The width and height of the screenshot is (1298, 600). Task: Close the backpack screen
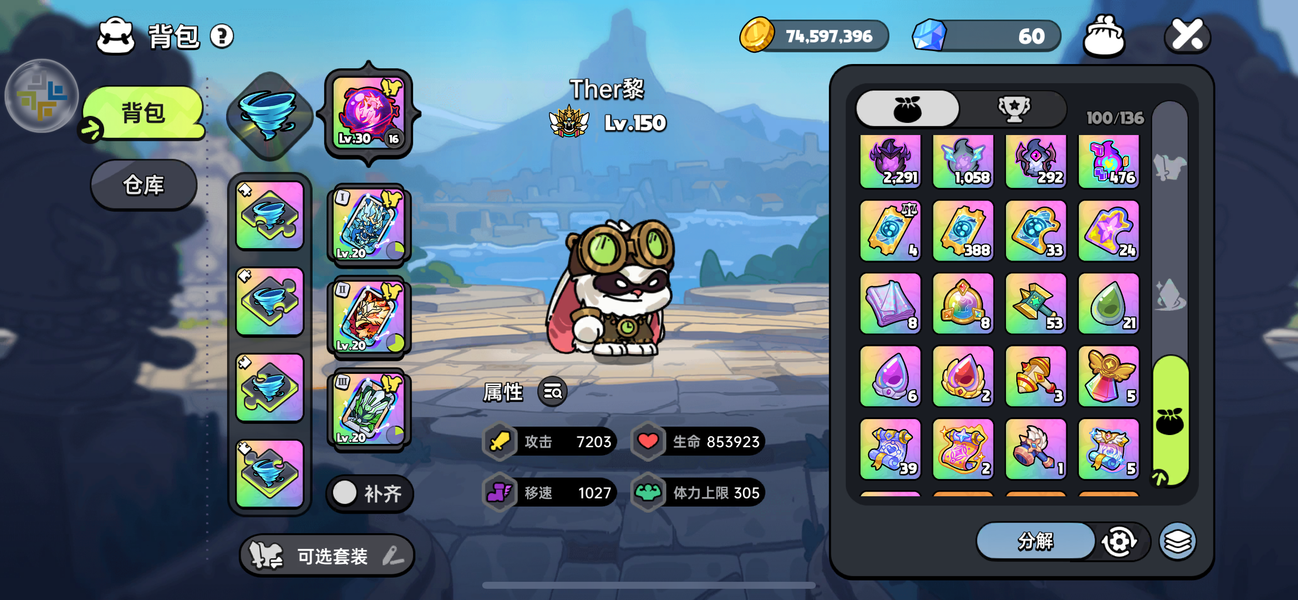tap(1187, 36)
